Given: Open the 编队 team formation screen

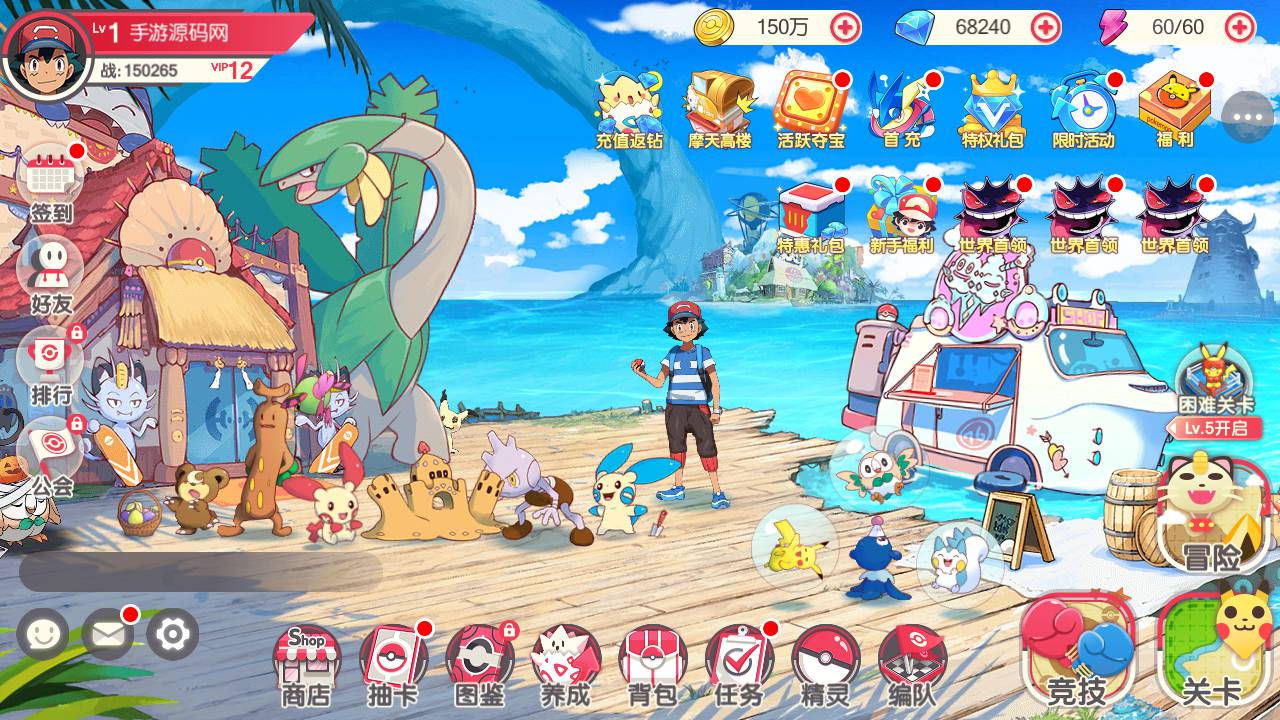Looking at the screenshot, I should coord(911,662).
